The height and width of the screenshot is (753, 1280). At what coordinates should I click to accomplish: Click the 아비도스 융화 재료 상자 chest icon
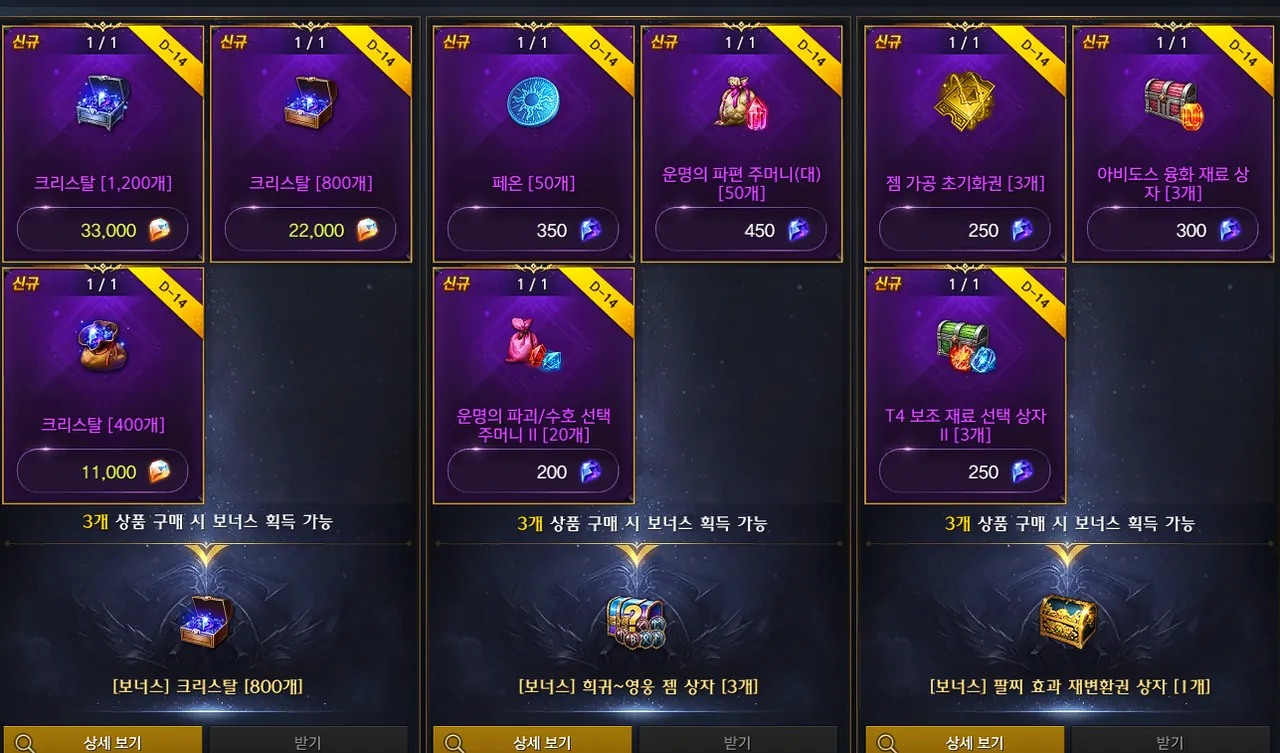pos(1171,104)
